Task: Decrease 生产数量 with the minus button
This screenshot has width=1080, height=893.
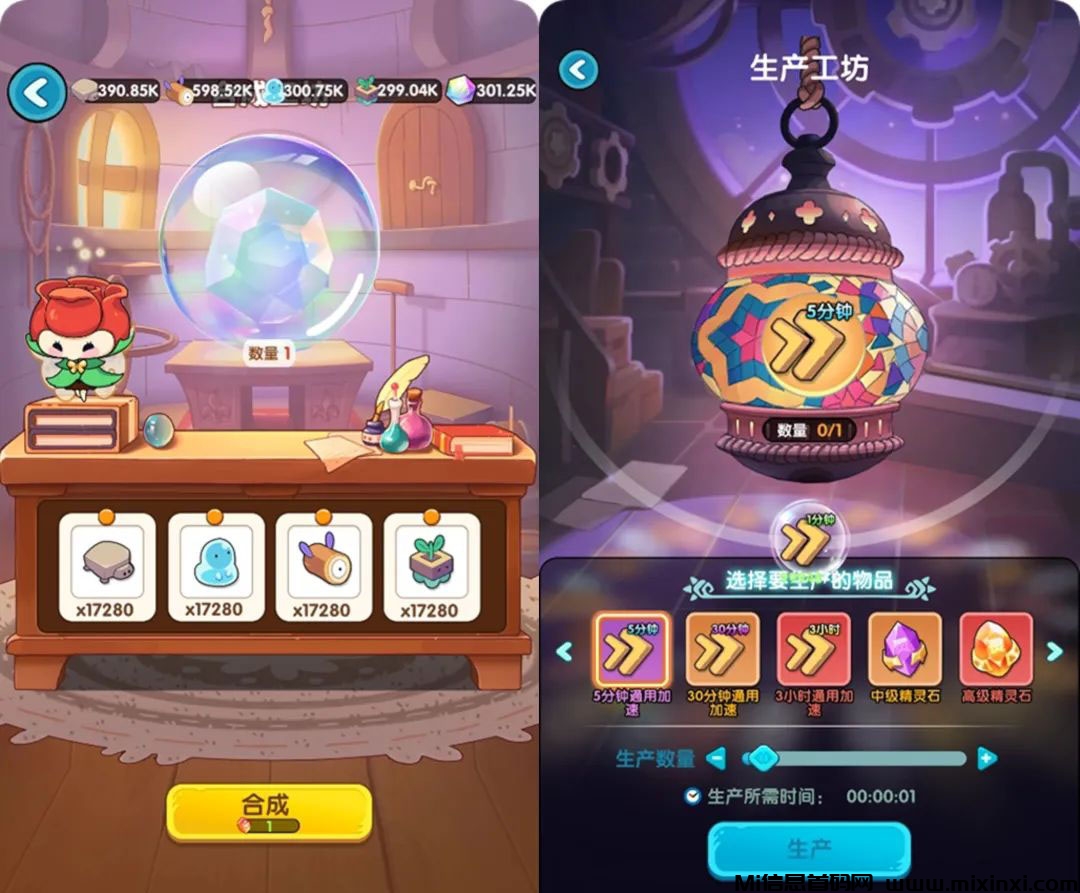Action: 716,759
